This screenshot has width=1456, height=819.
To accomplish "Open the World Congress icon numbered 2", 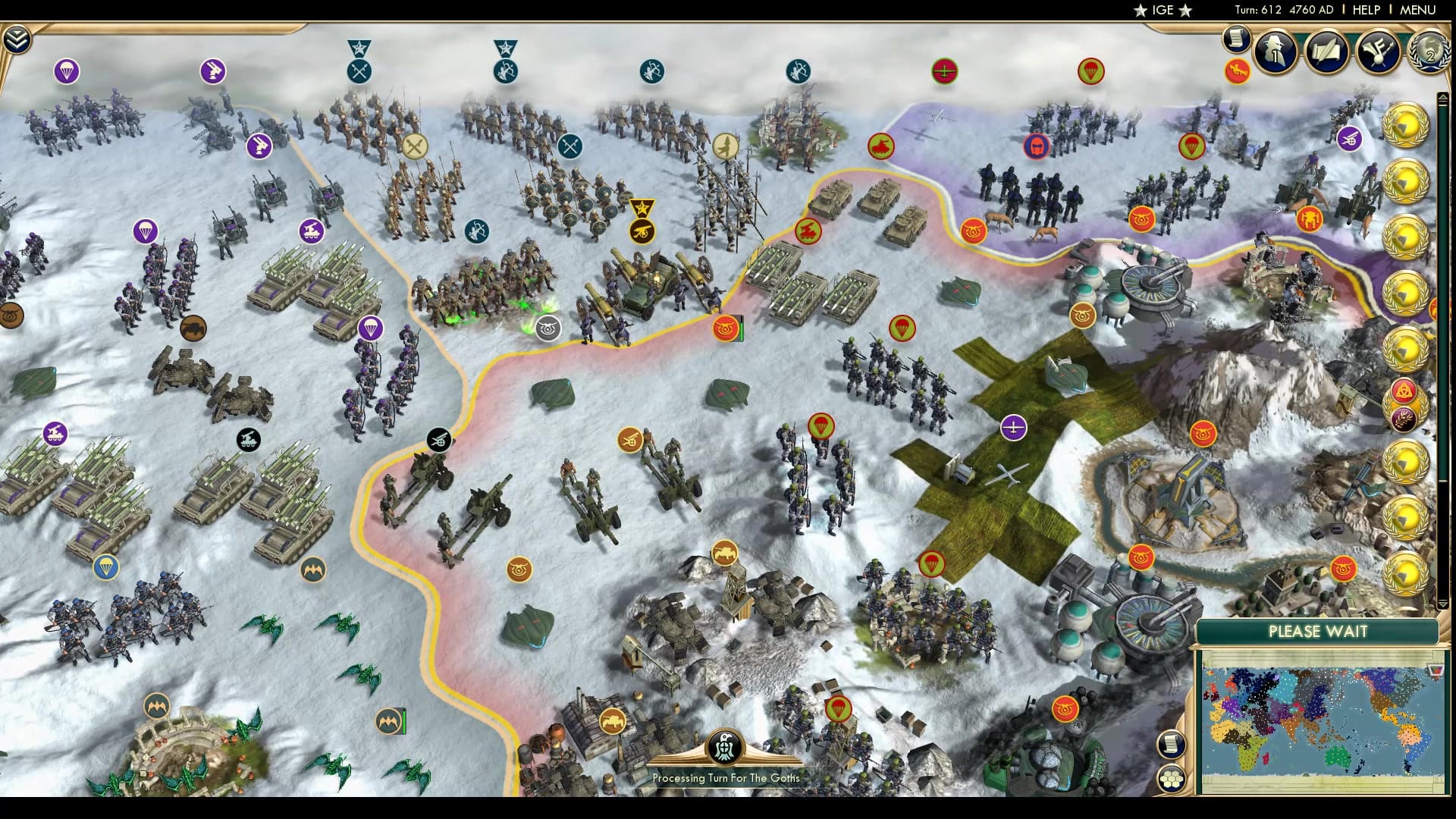I will [x=1429, y=53].
